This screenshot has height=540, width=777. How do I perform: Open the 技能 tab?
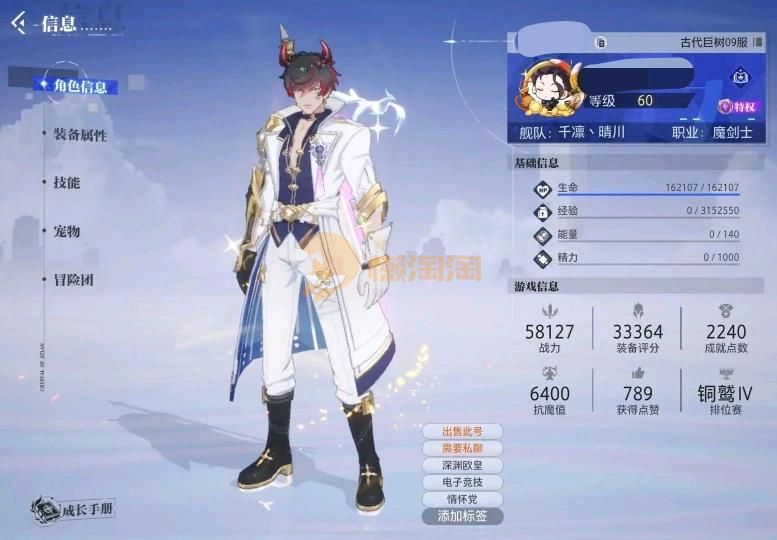(66, 183)
